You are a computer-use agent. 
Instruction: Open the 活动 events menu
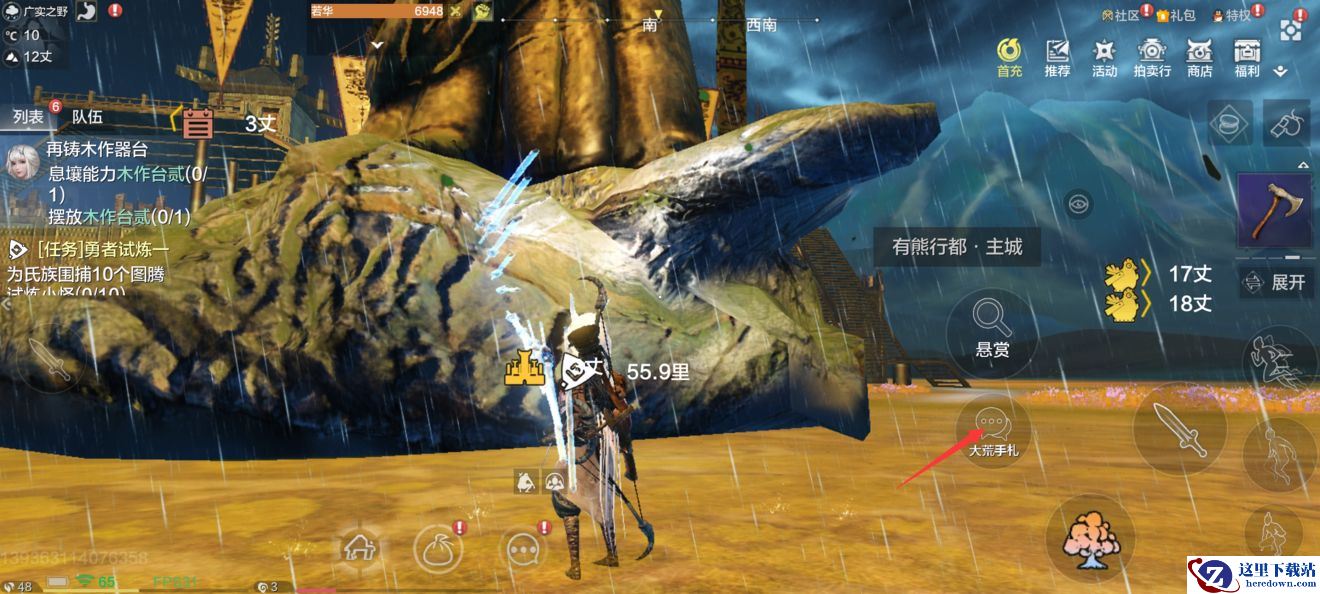tap(1104, 57)
